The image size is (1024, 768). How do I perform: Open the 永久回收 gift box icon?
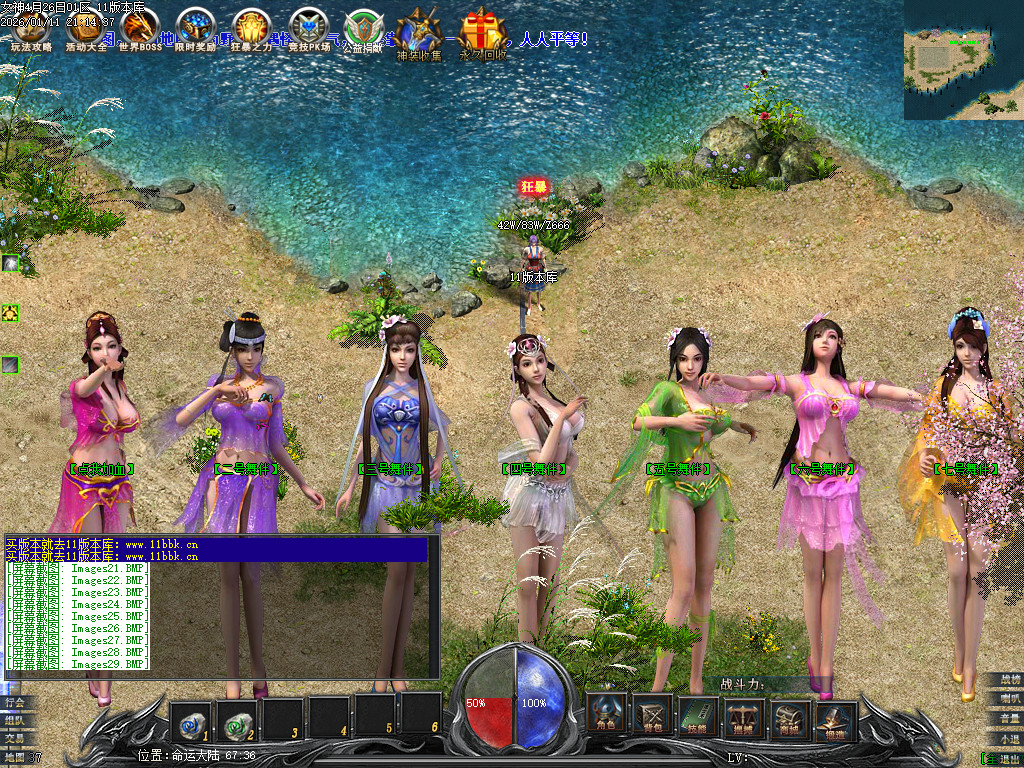(x=484, y=35)
